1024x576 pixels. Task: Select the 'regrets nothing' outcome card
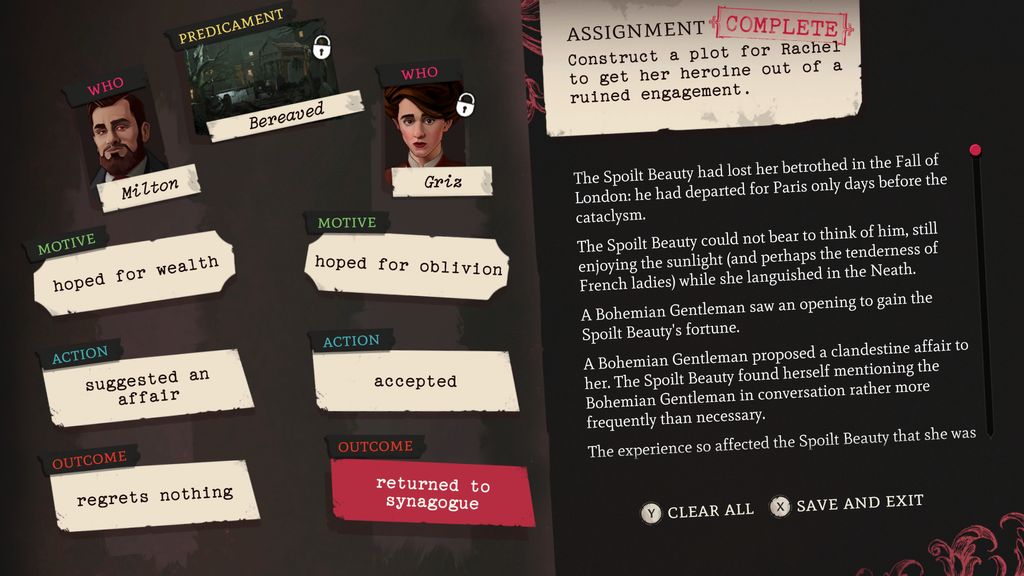[x=155, y=494]
